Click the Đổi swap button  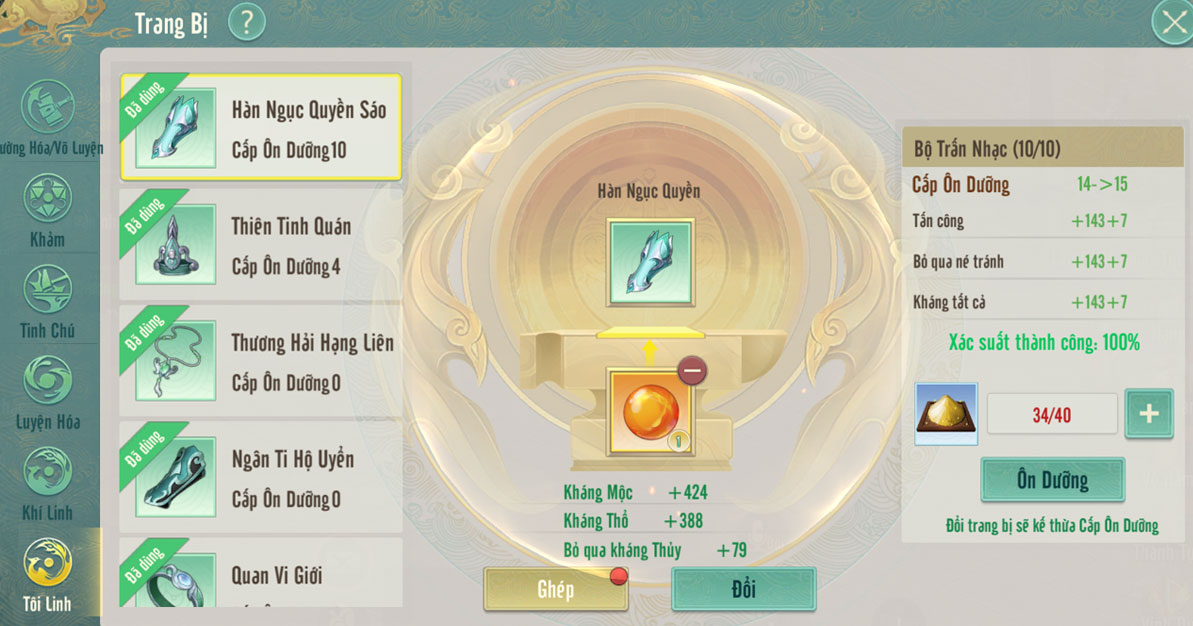pyautogui.click(x=743, y=589)
